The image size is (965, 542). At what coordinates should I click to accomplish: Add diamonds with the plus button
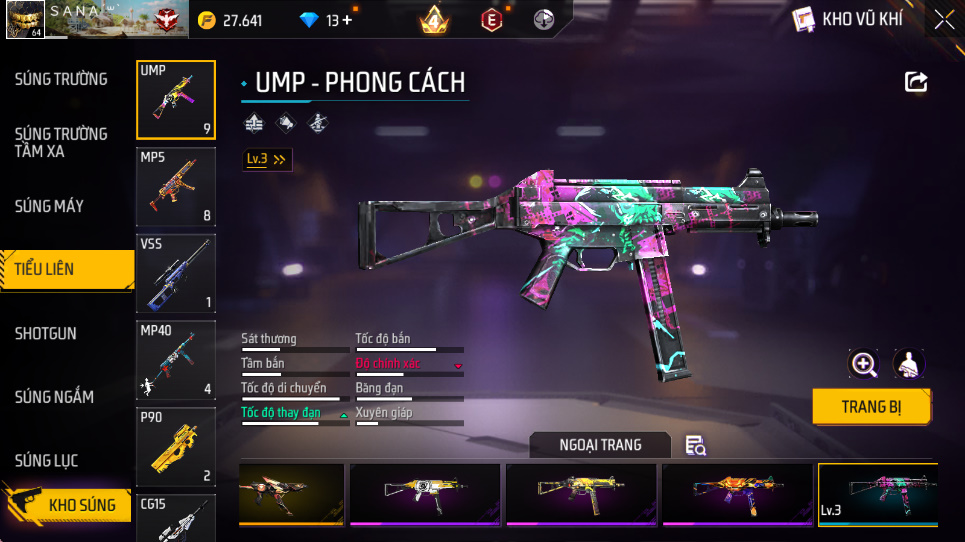point(347,20)
